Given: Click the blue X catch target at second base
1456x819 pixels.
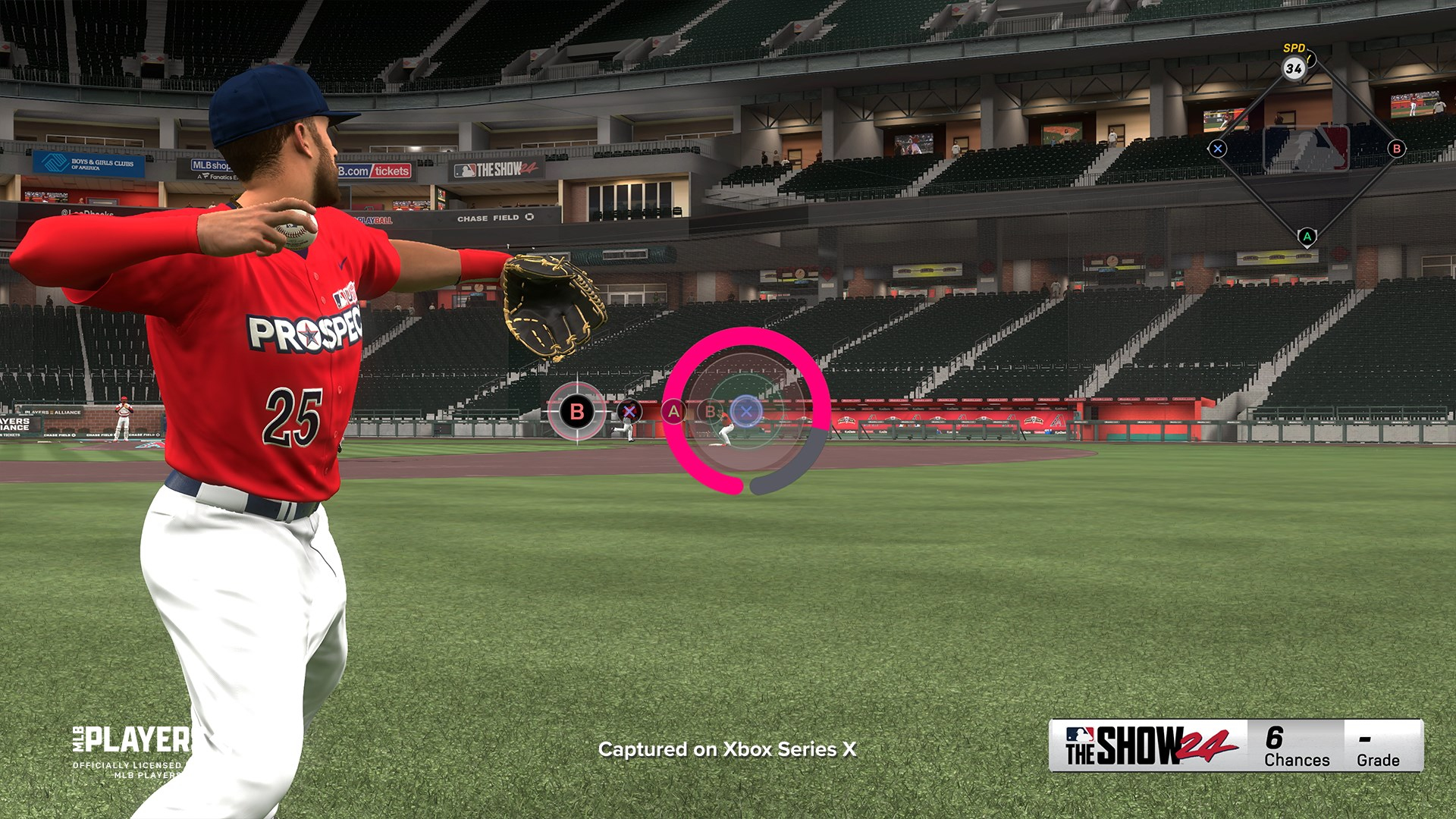Looking at the screenshot, I should coord(748,411).
